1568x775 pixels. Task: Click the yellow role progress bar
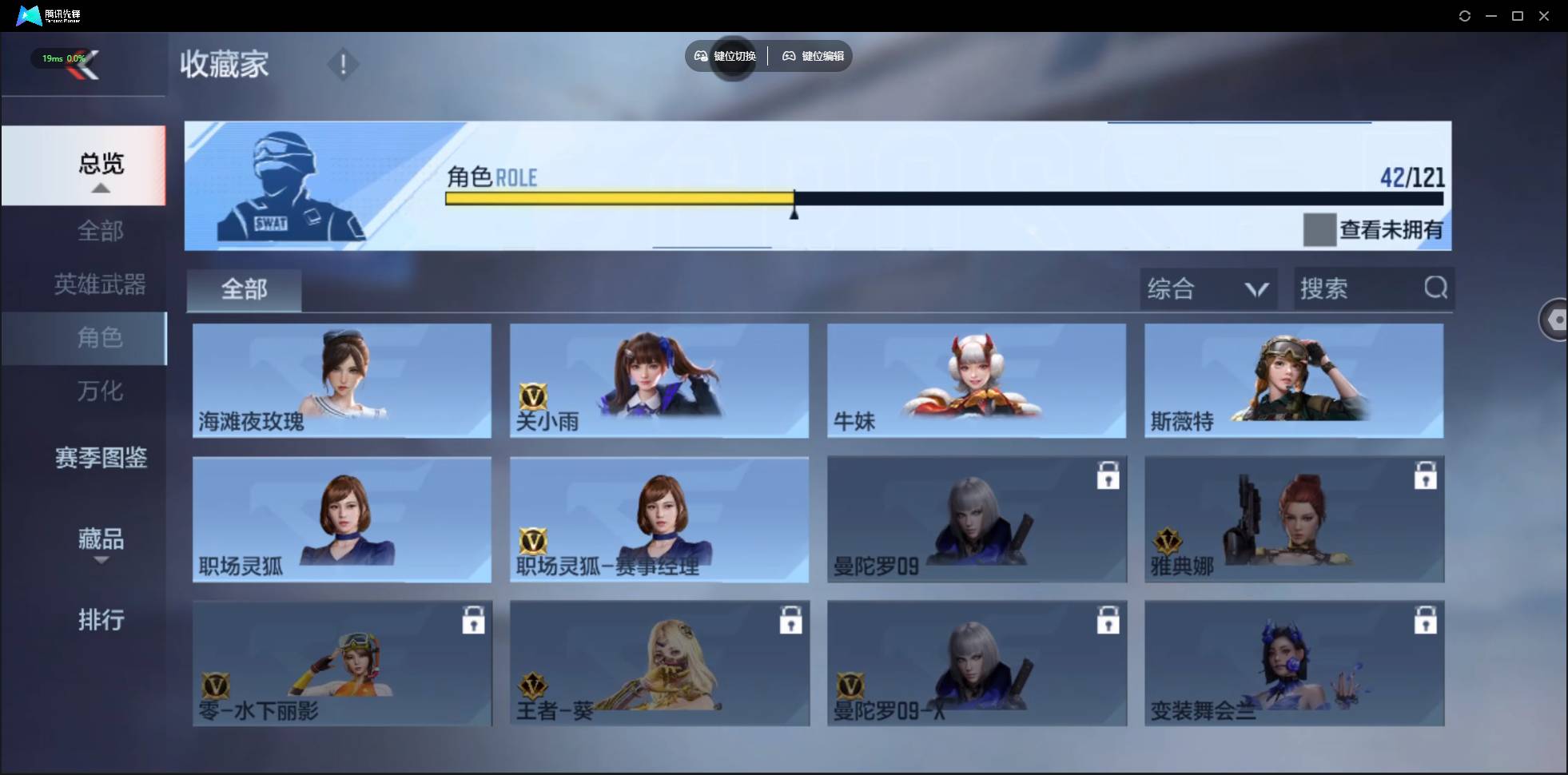tap(619, 199)
